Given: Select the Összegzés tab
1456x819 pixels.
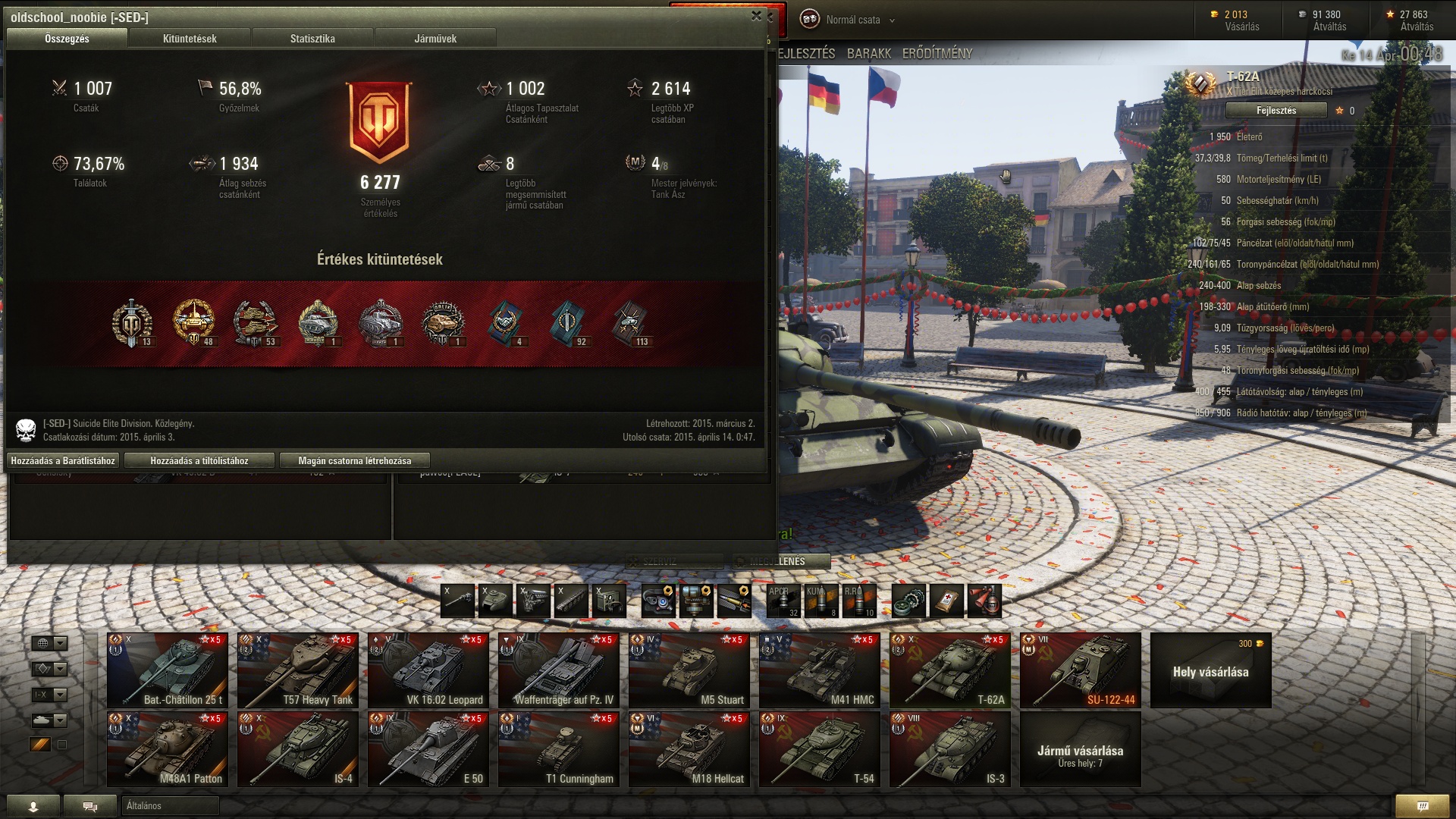Looking at the screenshot, I should click(x=67, y=39).
